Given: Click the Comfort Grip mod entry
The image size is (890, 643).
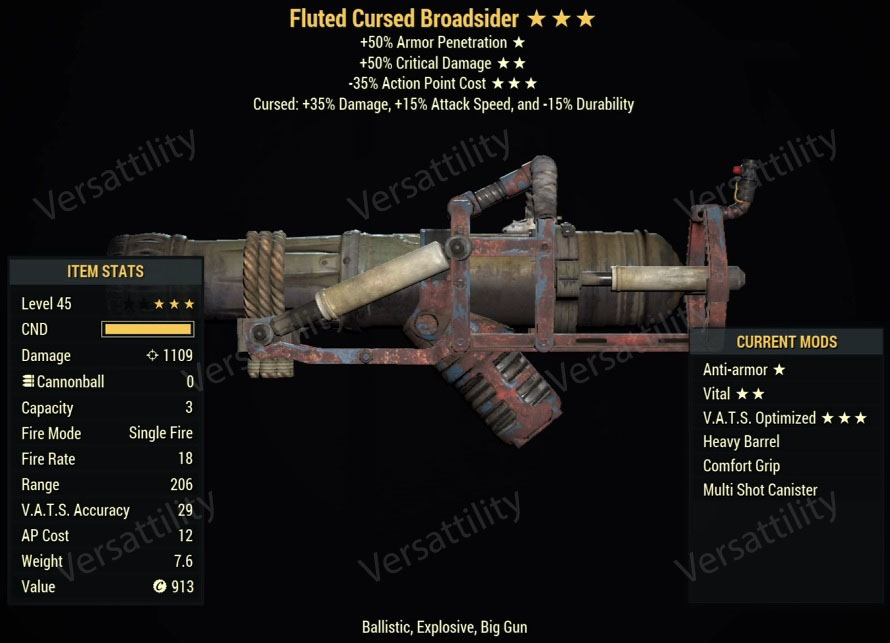Looking at the screenshot, I should pyautogui.click(x=741, y=466).
